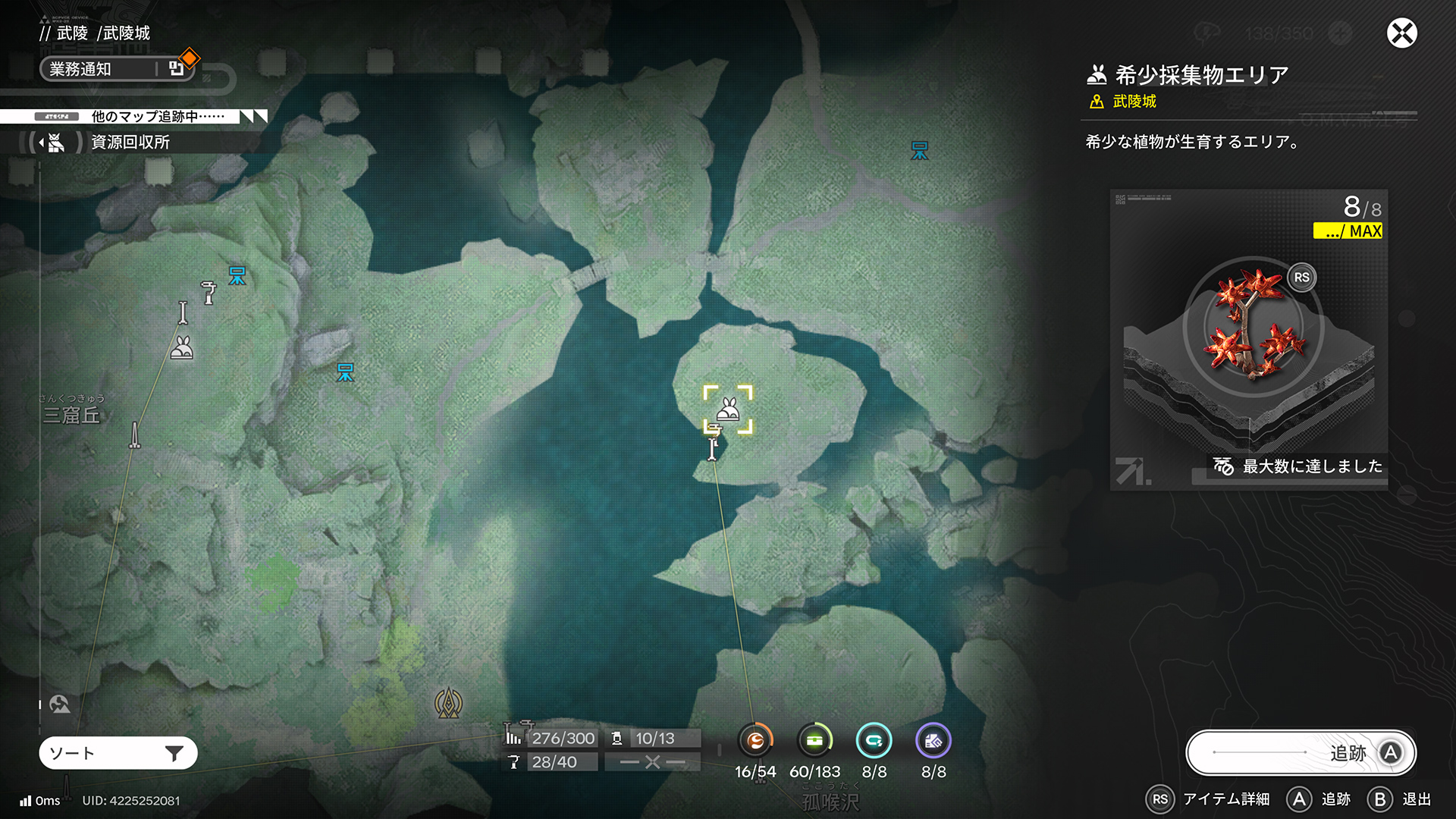Screen dimensions: 1456x819
Task: Select the orange 16/54 collectible counter icon
Action: (755, 741)
